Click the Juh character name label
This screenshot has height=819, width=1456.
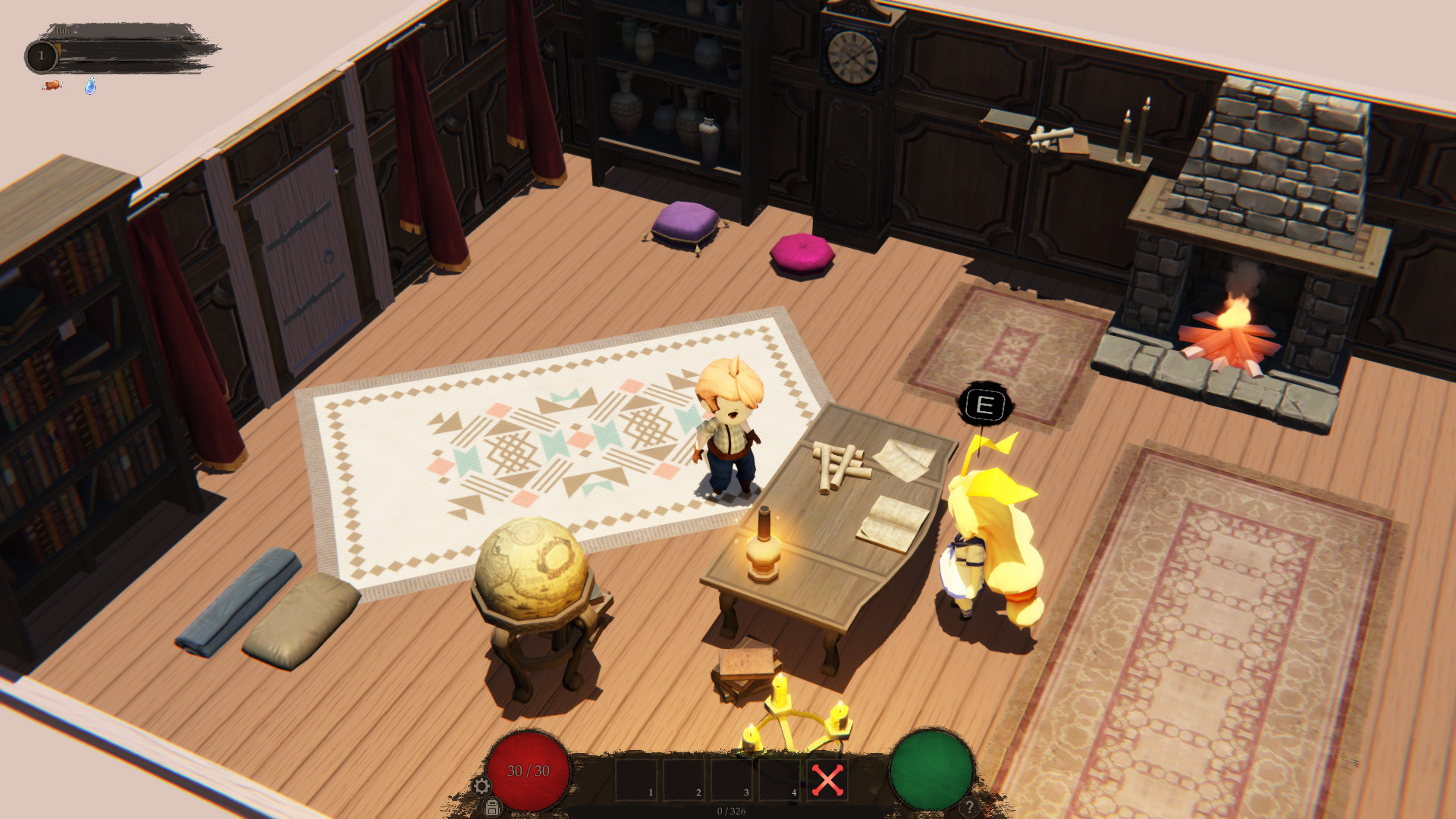click(x=62, y=30)
